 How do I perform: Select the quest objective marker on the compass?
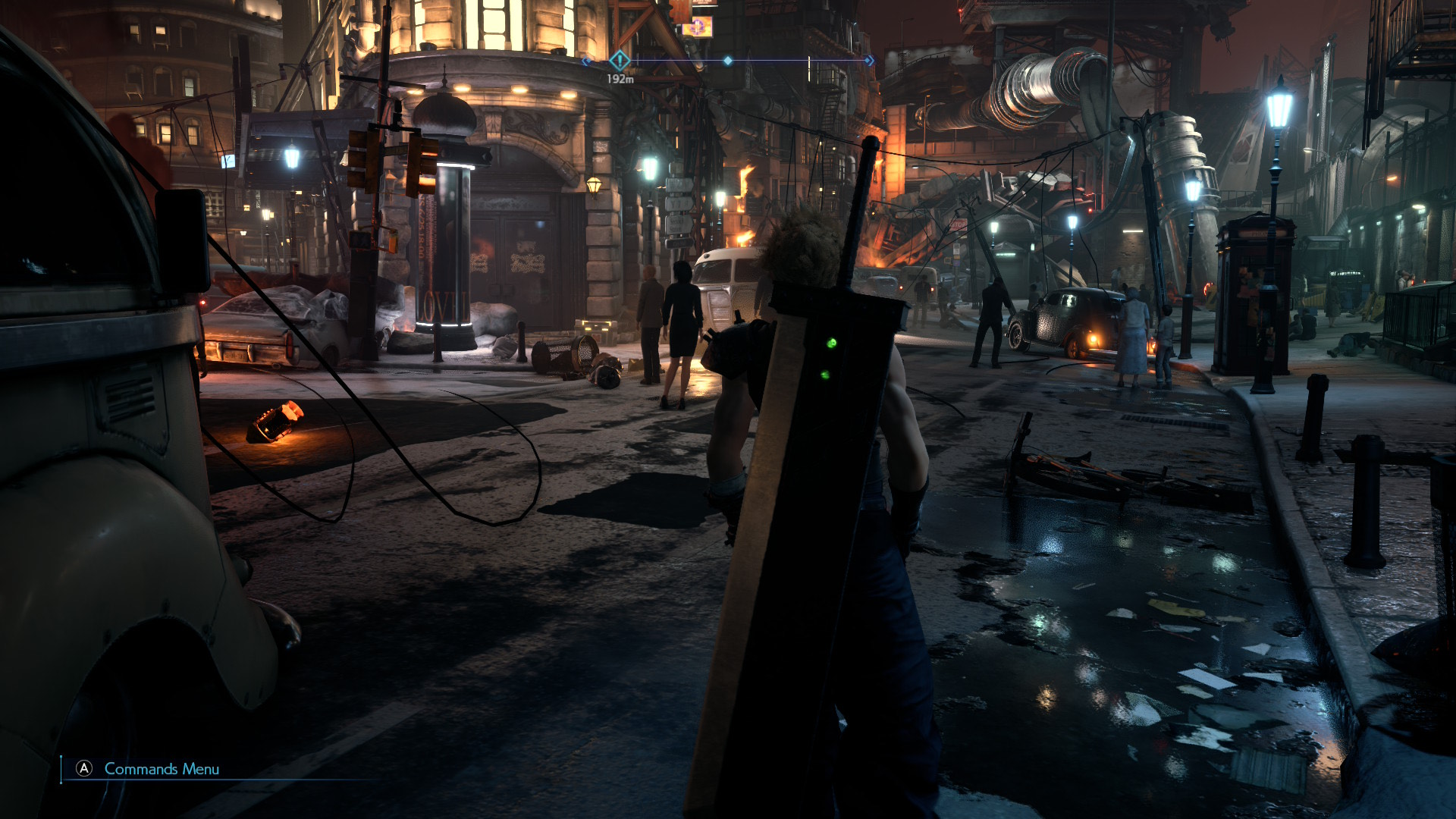pos(620,60)
